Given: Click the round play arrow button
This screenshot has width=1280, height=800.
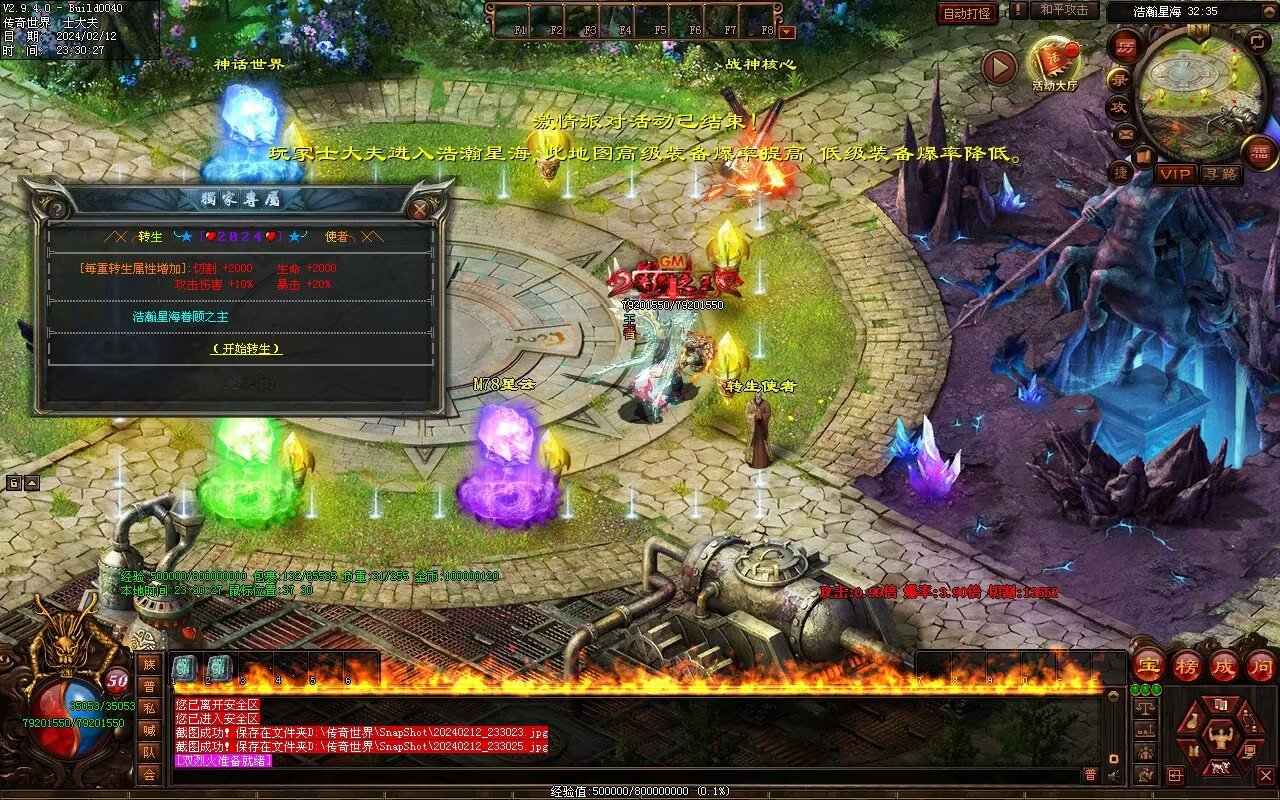Looking at the screenshot, I should (x=998, y=68).
